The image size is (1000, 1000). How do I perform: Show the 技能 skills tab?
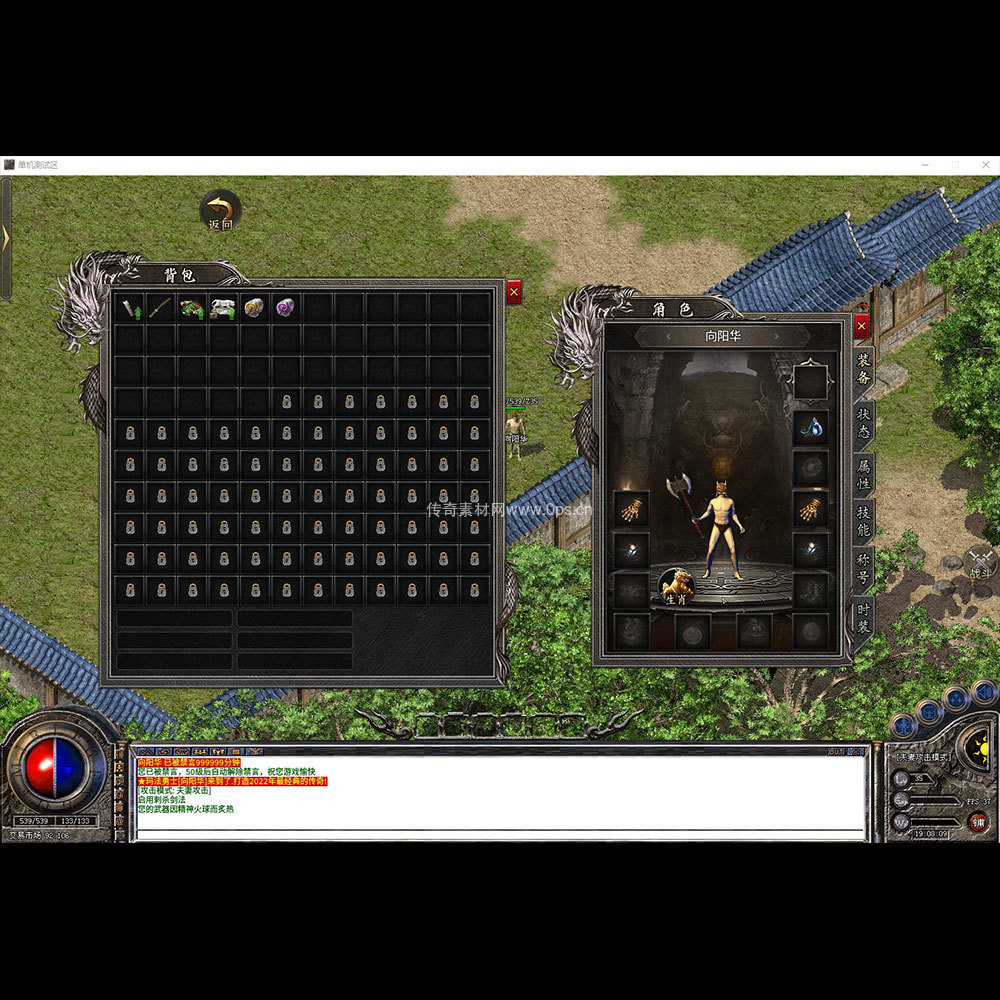tap(864, 521)
